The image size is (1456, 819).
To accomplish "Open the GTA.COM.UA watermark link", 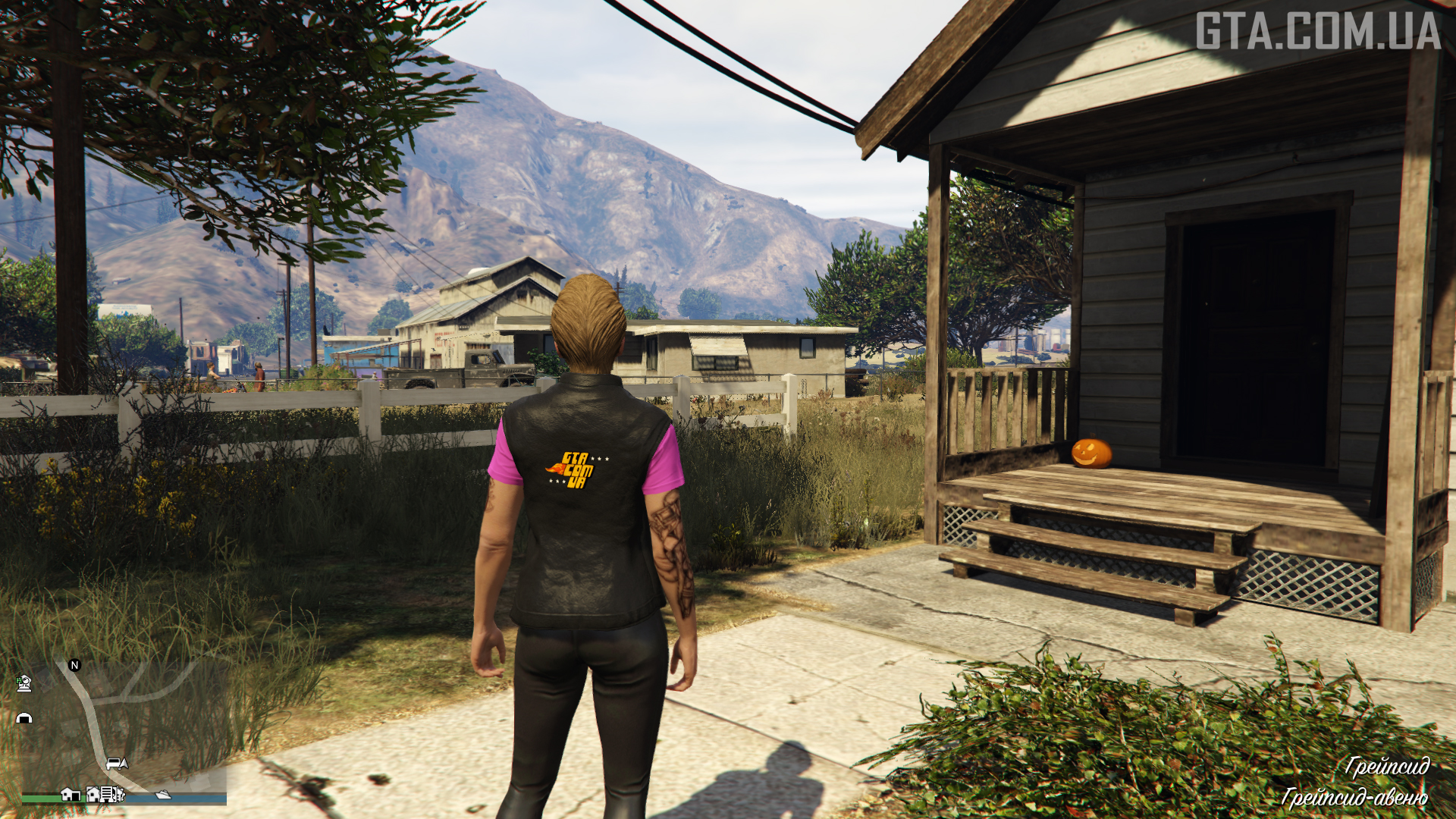I will click(x=1318, y=31).
